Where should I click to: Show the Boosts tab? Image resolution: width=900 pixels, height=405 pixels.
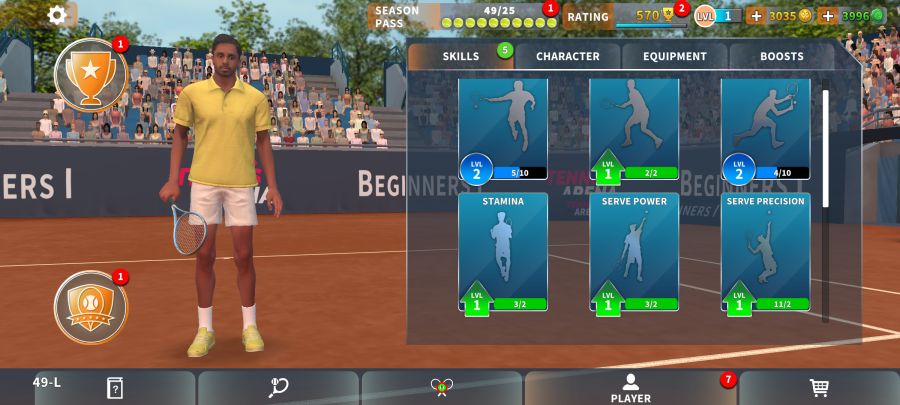(x=781, y=57)
